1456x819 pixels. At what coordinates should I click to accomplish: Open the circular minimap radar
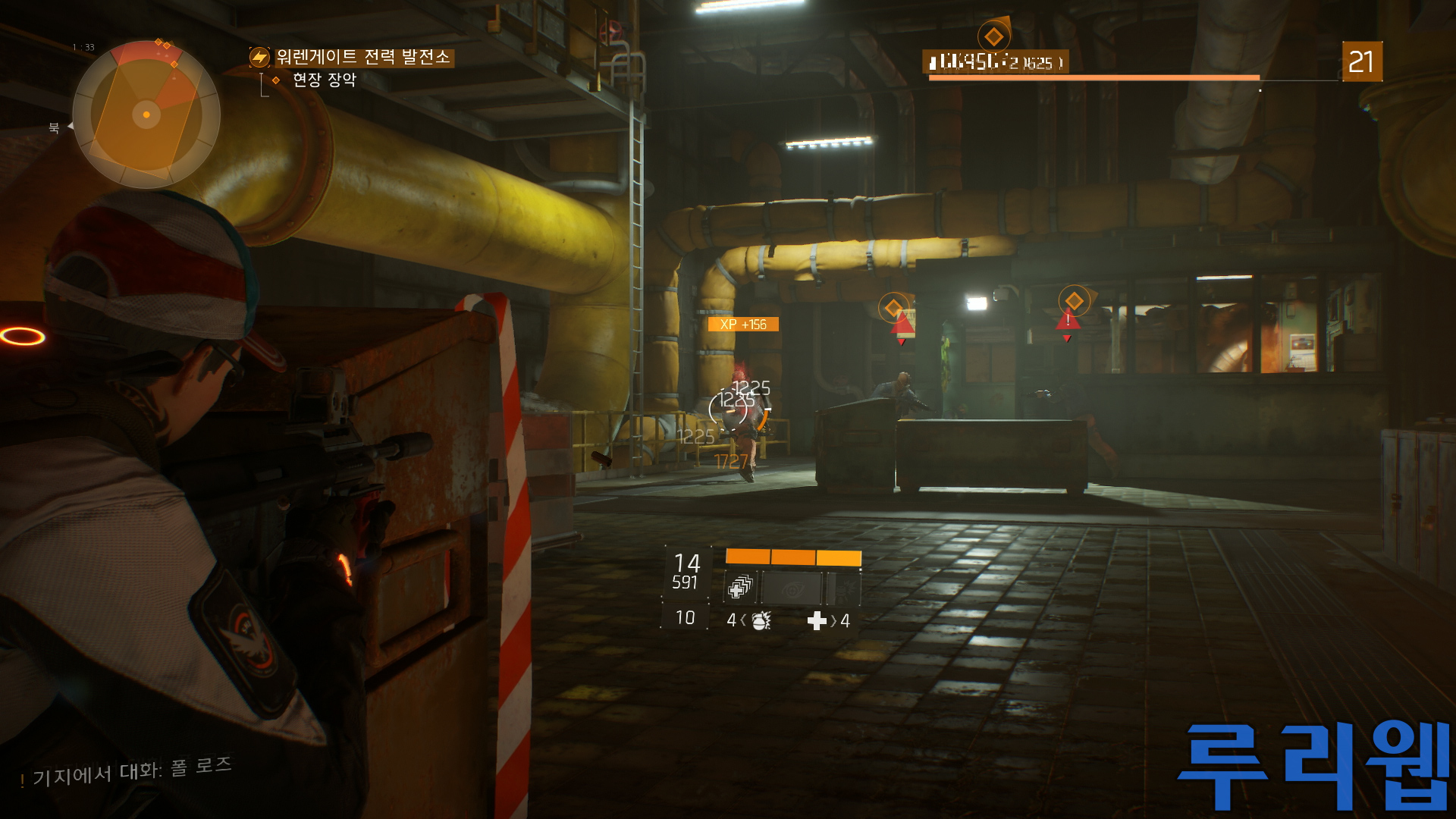pos(146,115)
